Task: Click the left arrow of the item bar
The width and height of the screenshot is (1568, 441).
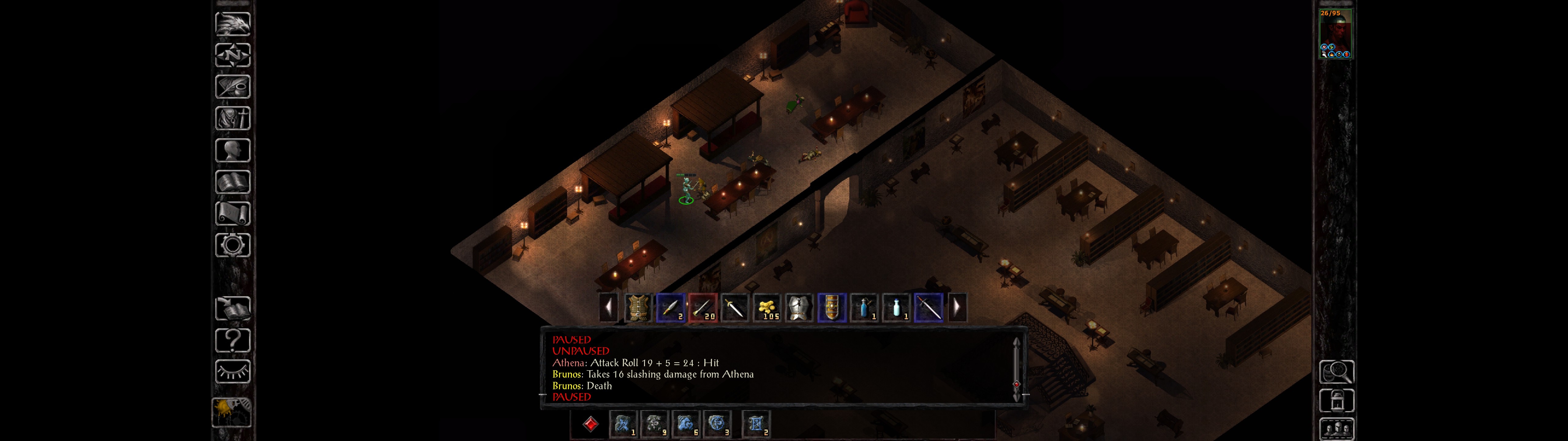Action: (608, 307)
